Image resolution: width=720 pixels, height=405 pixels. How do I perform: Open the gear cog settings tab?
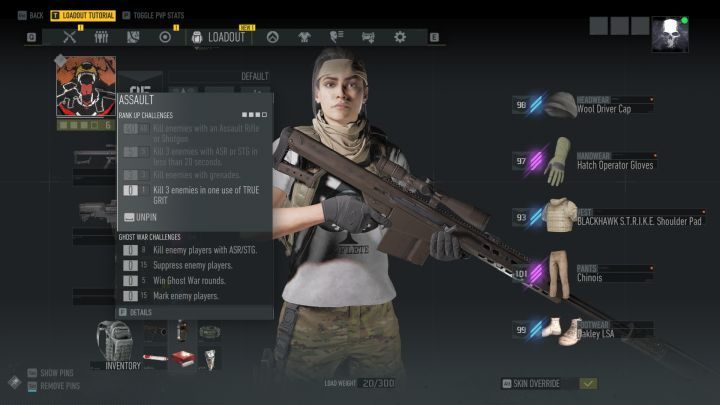[x=400, y=37]
